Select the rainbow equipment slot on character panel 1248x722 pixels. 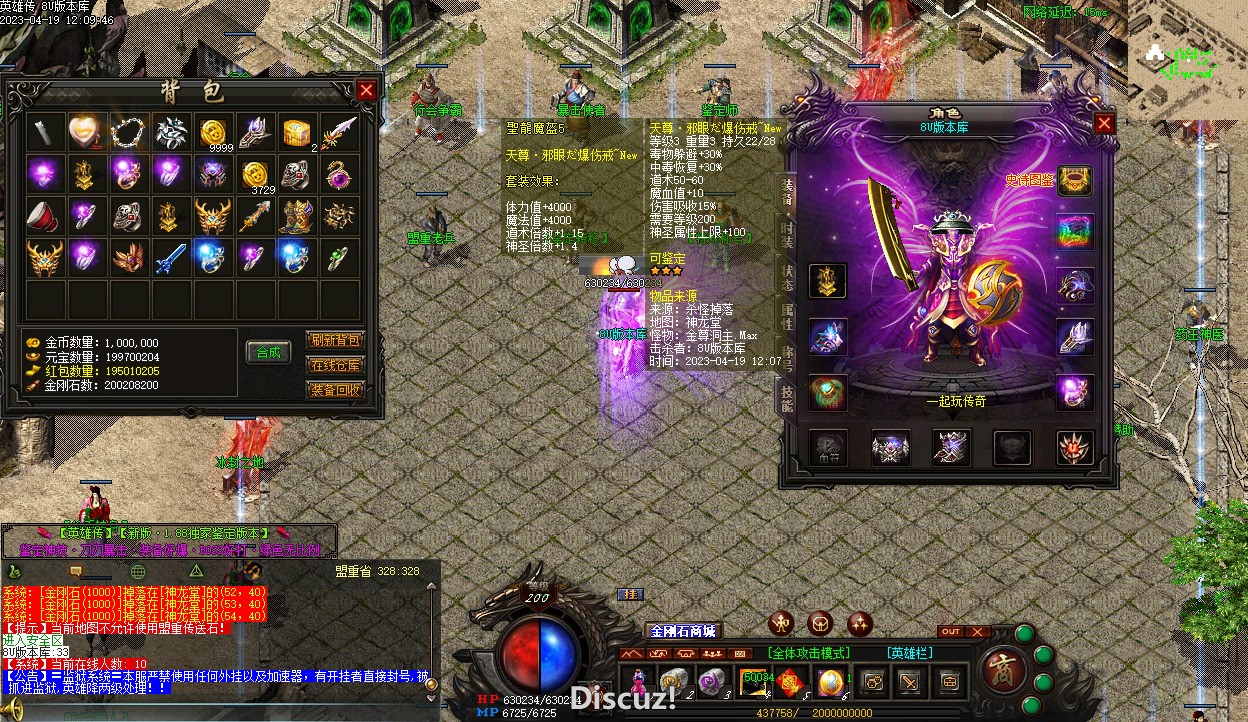click(1076, 232)
